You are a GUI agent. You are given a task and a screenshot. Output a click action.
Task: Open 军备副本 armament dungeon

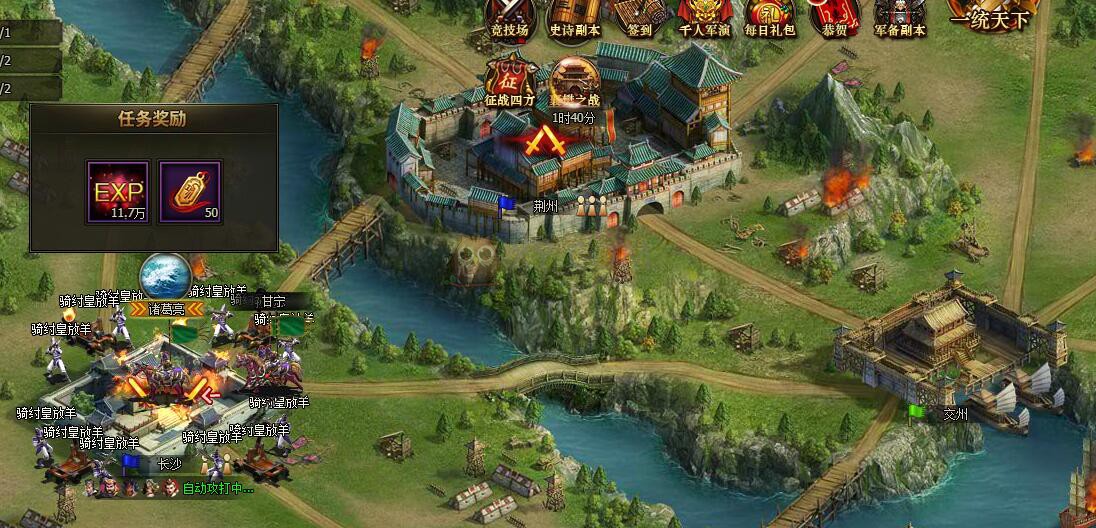point(899,17)
